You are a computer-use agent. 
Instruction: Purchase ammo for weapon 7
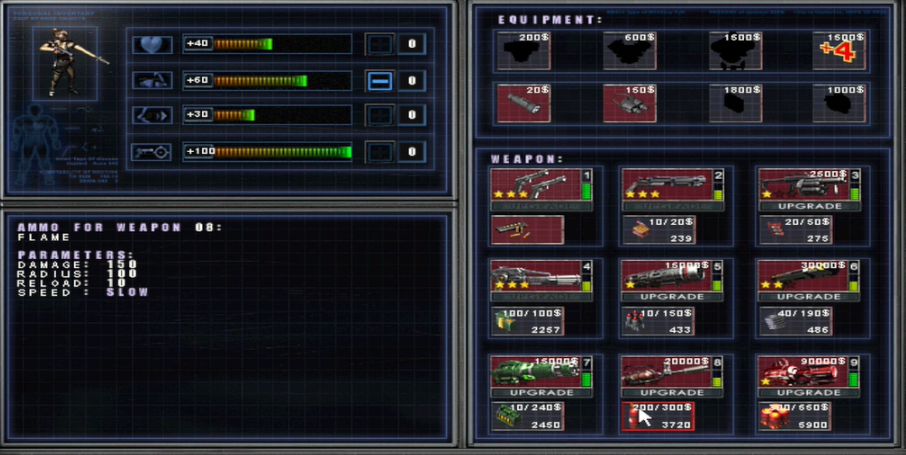(527, 417)
